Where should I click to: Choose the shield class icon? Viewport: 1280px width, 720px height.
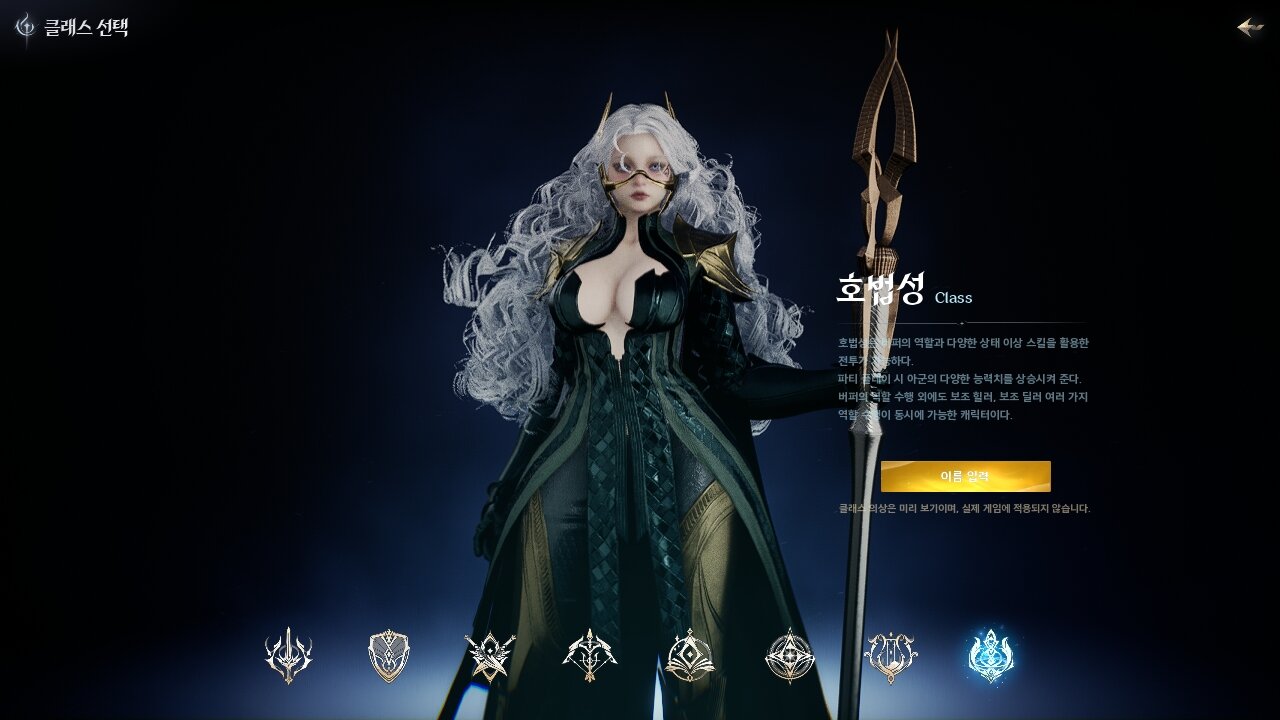389,656
